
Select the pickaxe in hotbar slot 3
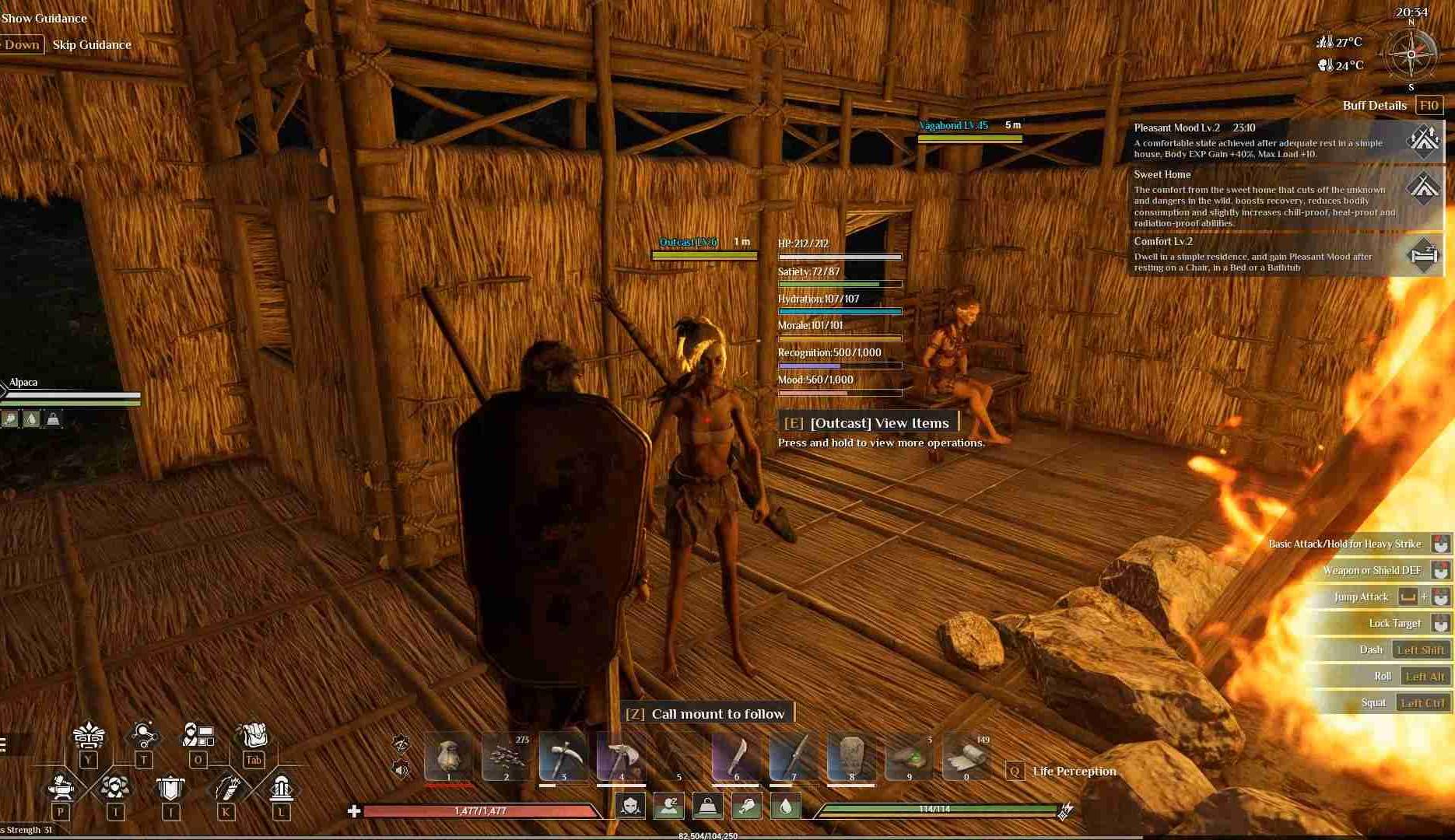click(563, 756)
